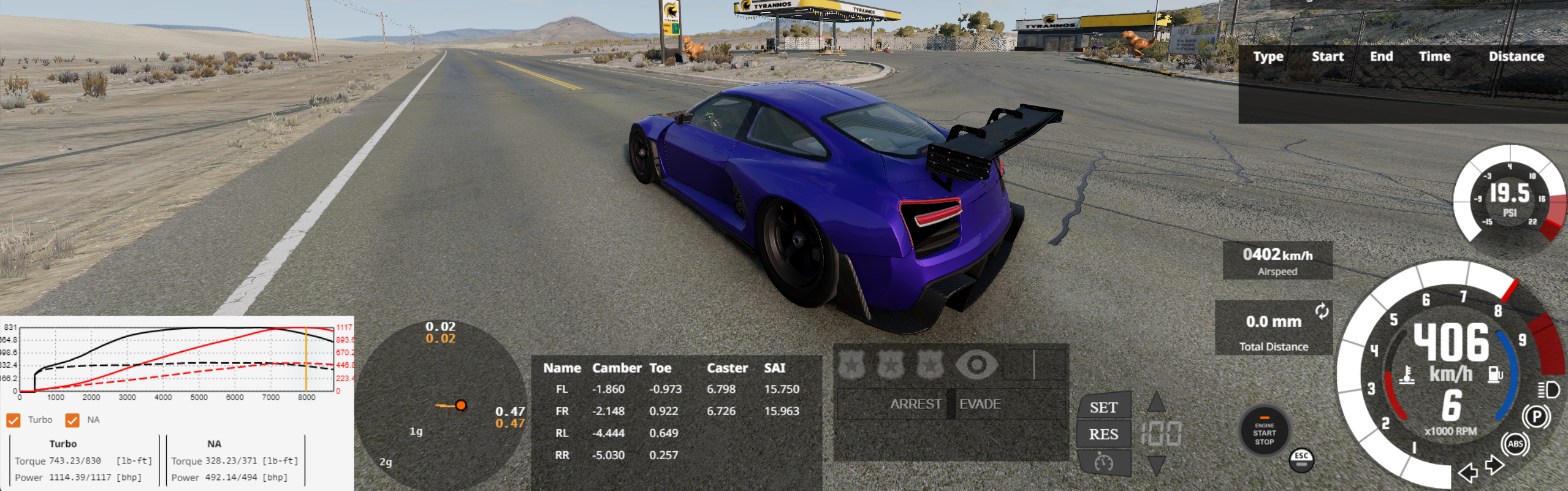Toggle the Turbo checkbox on the torque graph

click(13, 420)
